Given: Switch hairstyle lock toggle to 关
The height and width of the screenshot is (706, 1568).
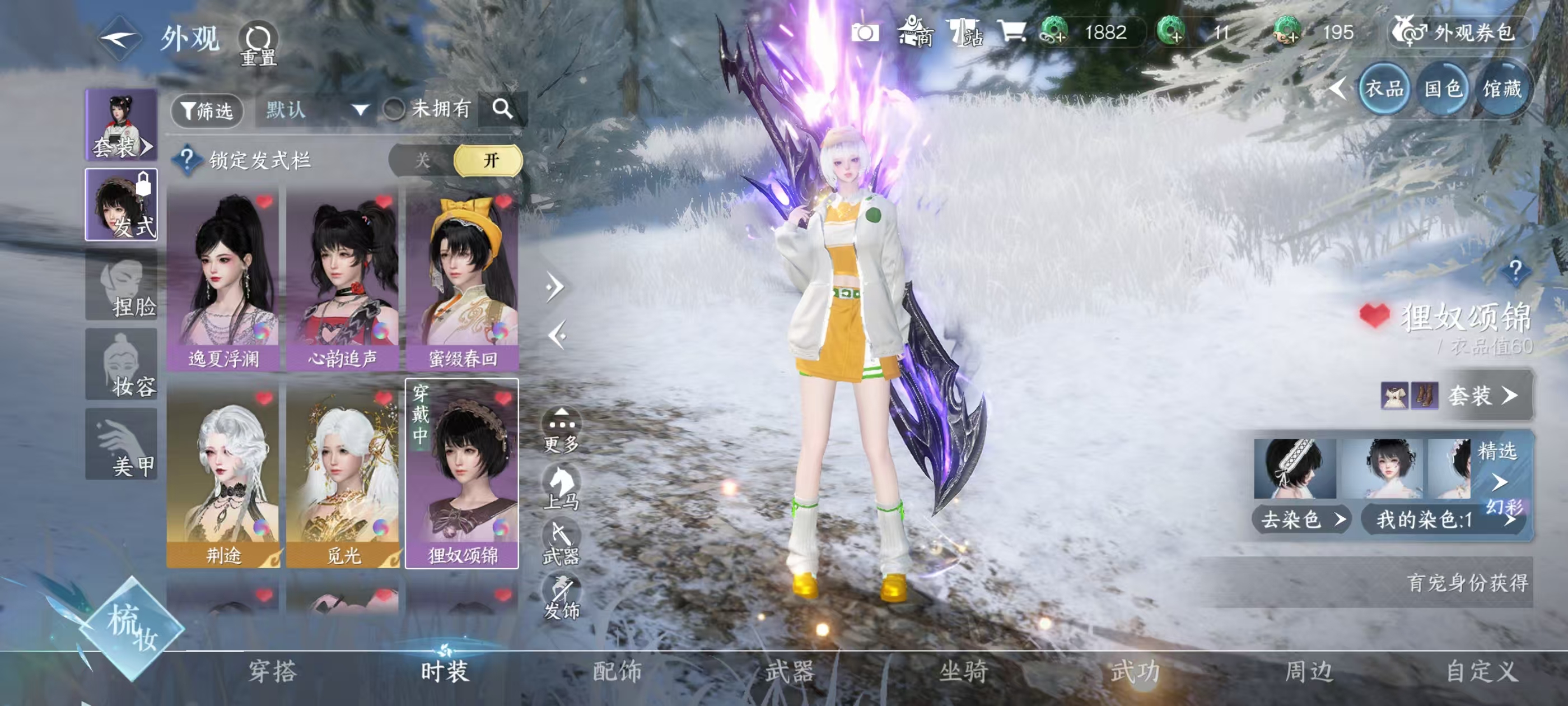Looking at the screenshot, I should 422,161.
